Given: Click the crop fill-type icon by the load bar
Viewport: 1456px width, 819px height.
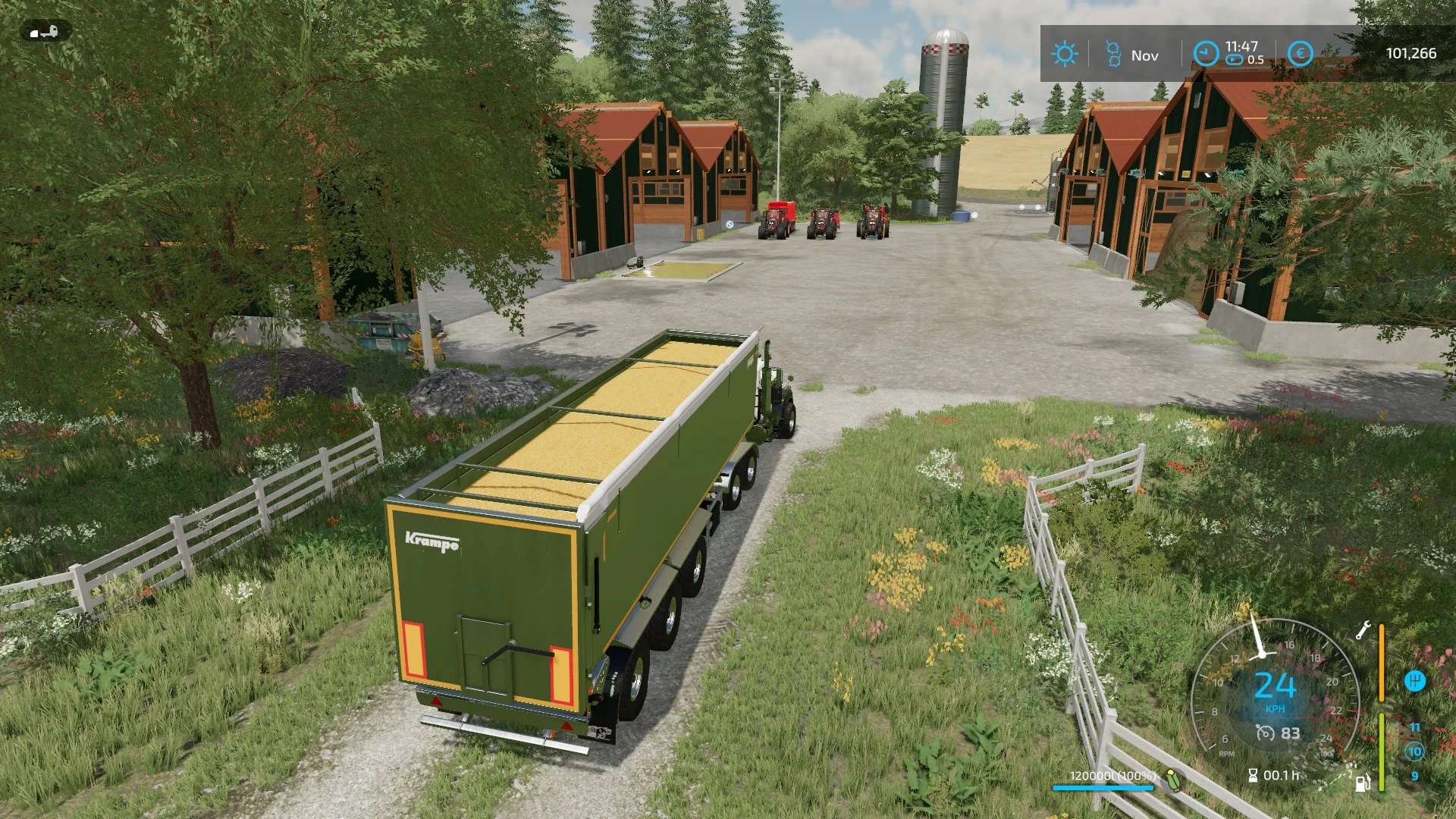Looking at the screenshot, I should [1173, 779].
